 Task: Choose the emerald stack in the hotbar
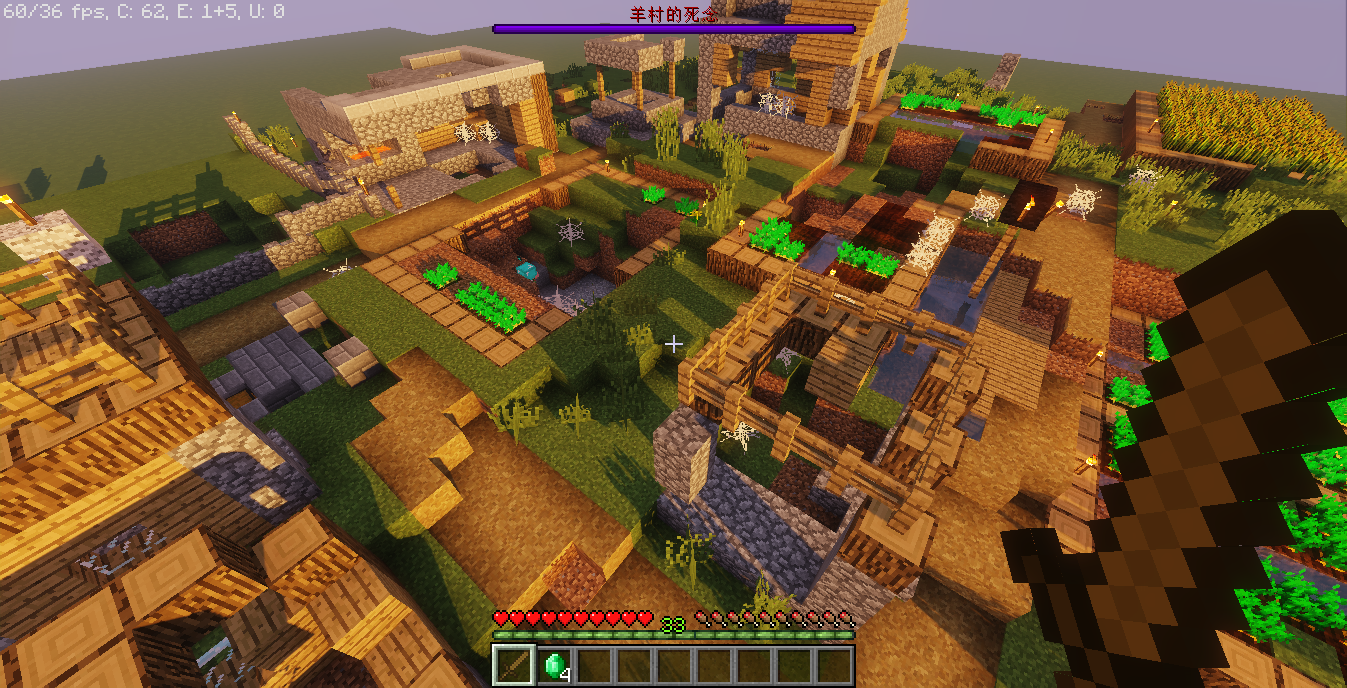pos(555,666)
